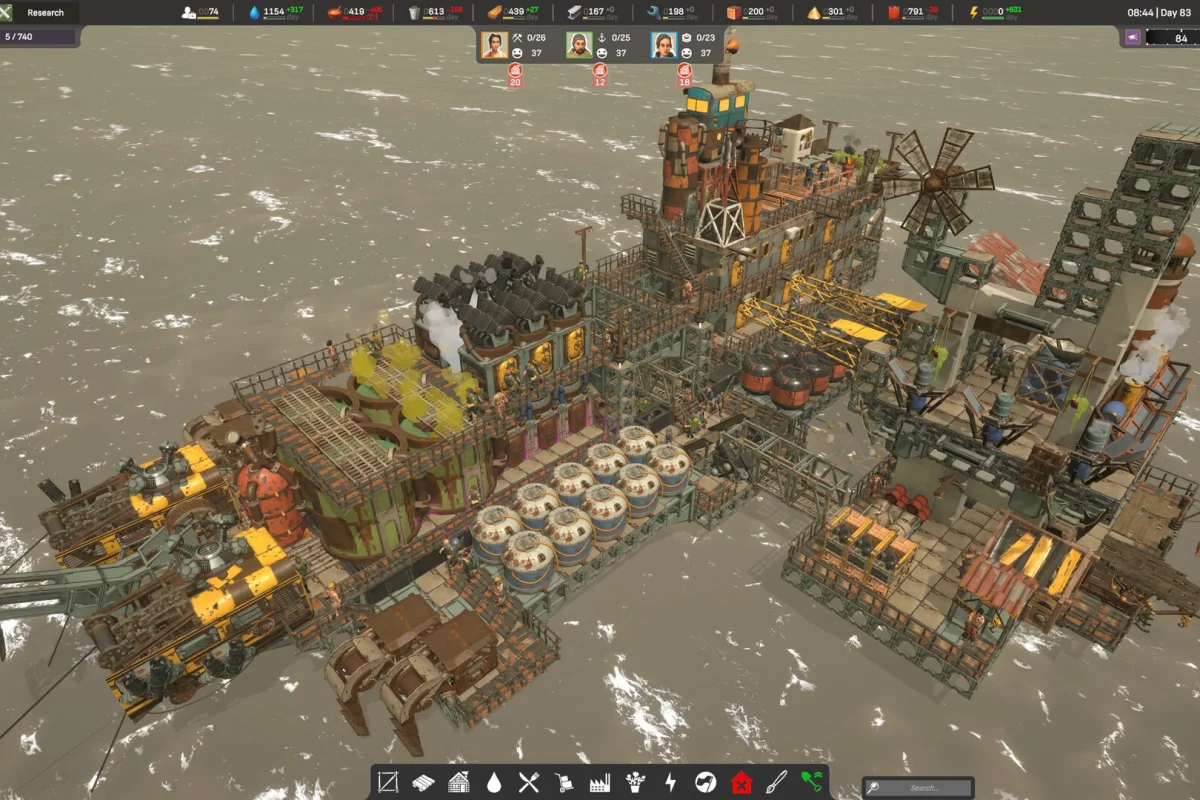Screen dimensions: 1200x800
Task: Activate the red demolish building tool
Action: 741,782
